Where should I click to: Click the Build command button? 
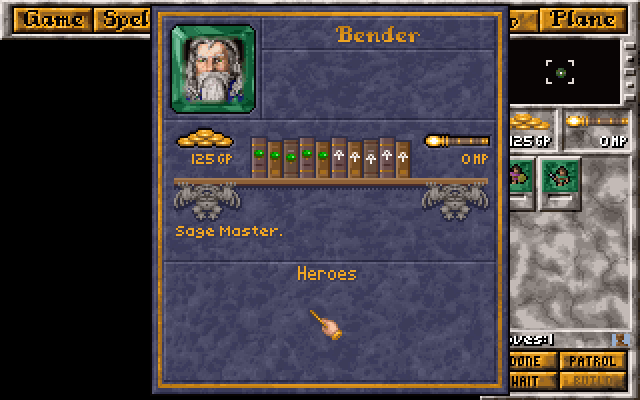tap(593, 380)
